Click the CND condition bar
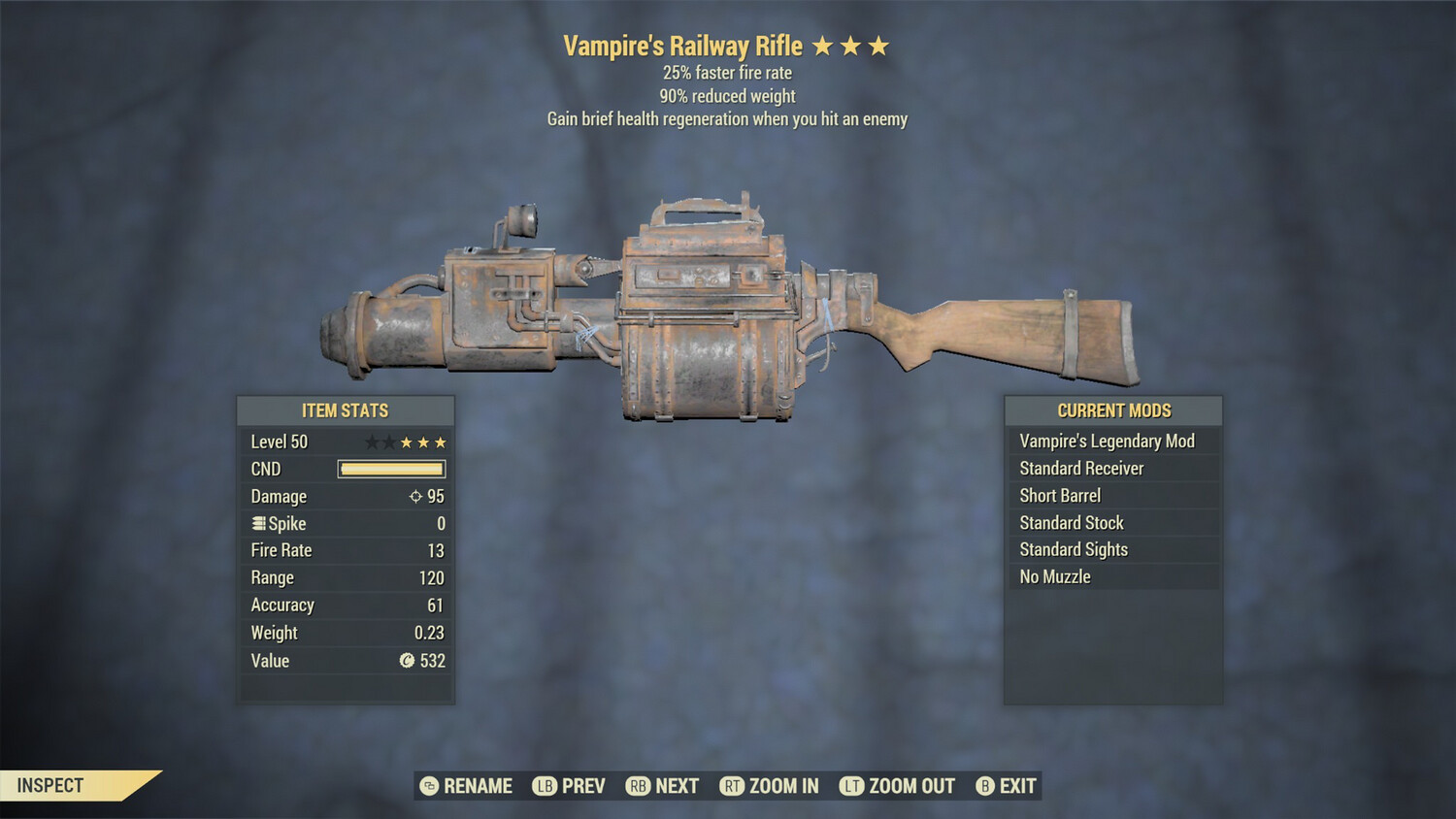This screenshot has height=819, width=1456. tap(391, 469)
